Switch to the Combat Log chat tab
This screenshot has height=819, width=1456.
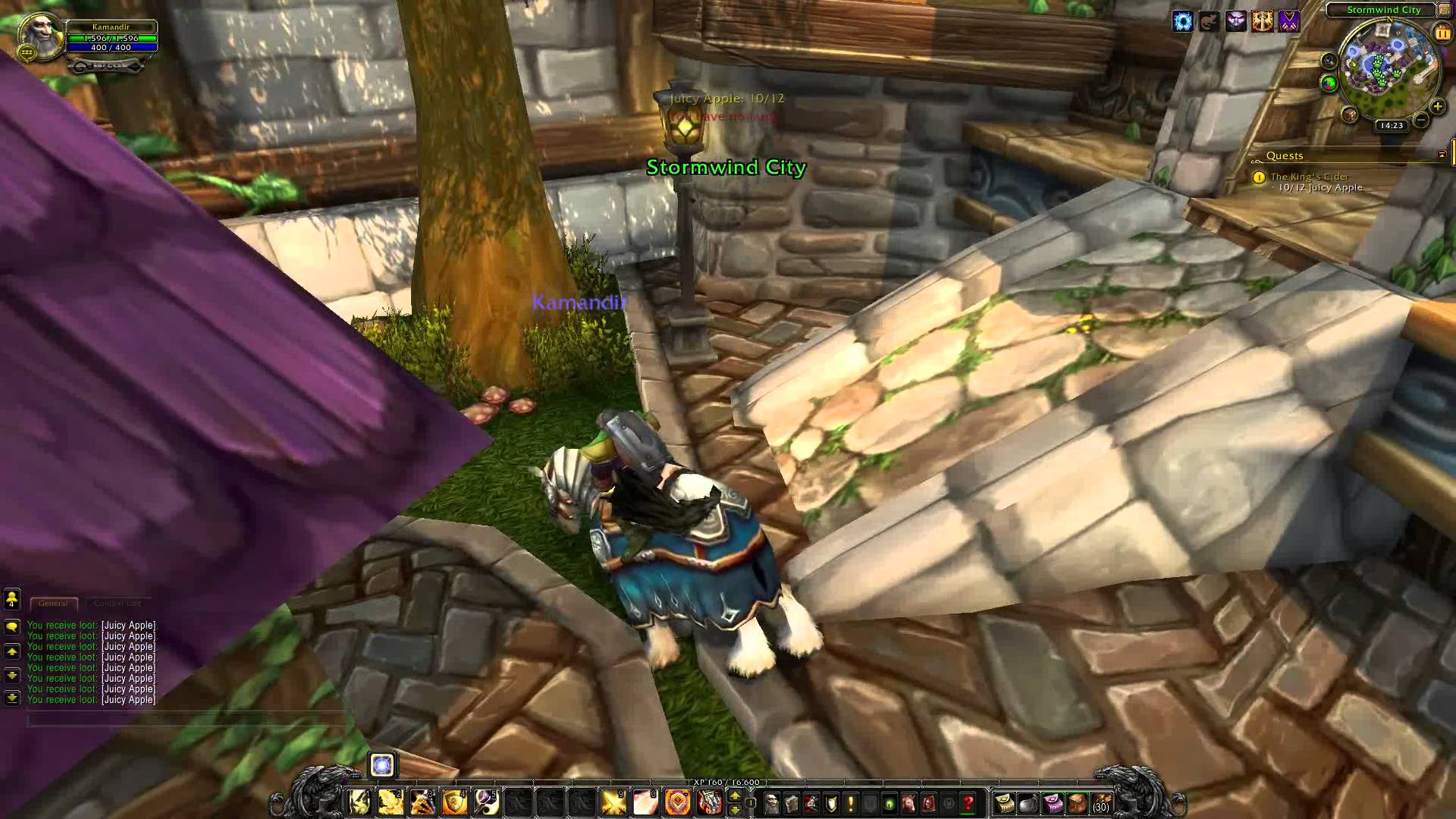117,604
